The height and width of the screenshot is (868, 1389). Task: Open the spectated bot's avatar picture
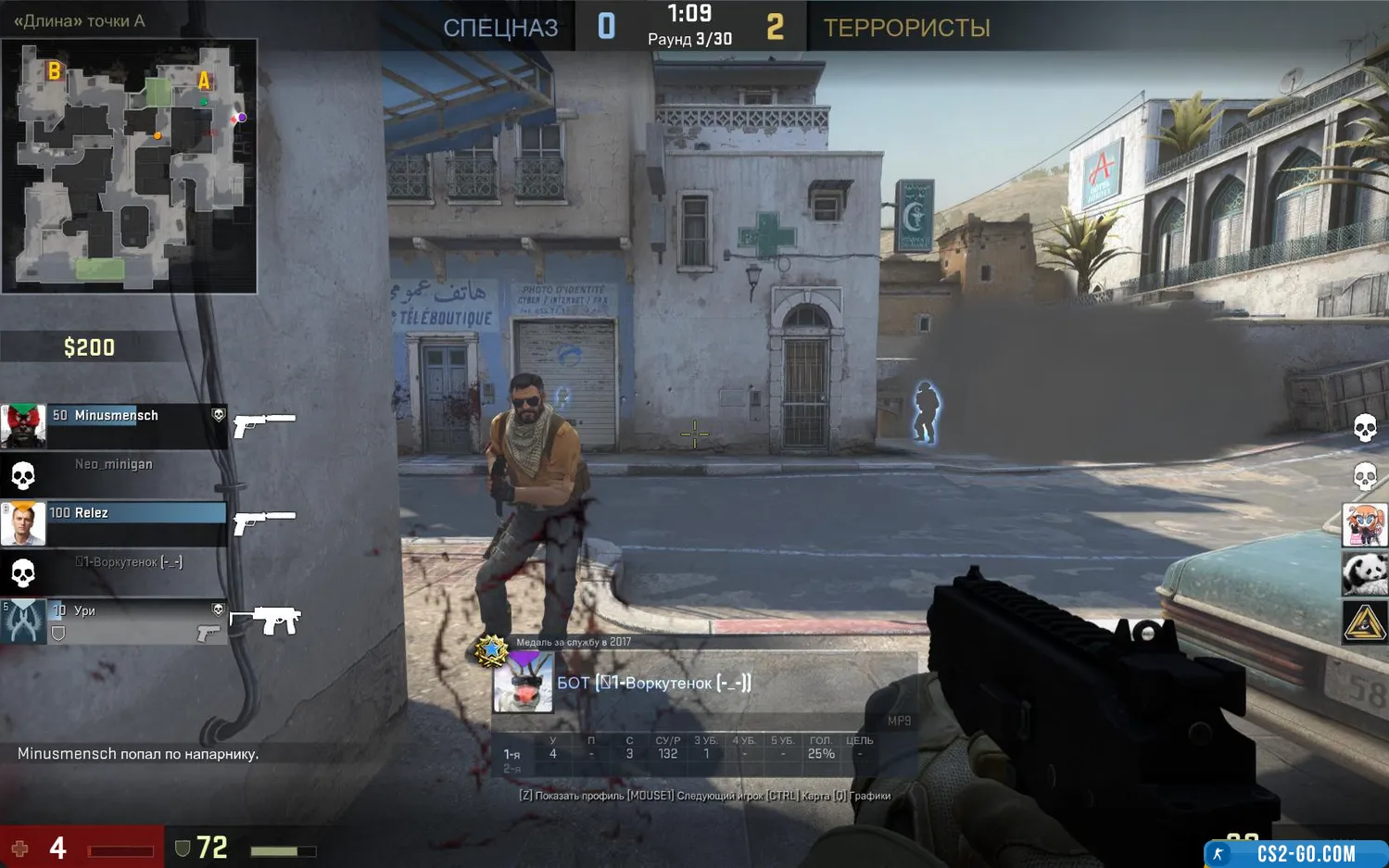pos(524,683)
